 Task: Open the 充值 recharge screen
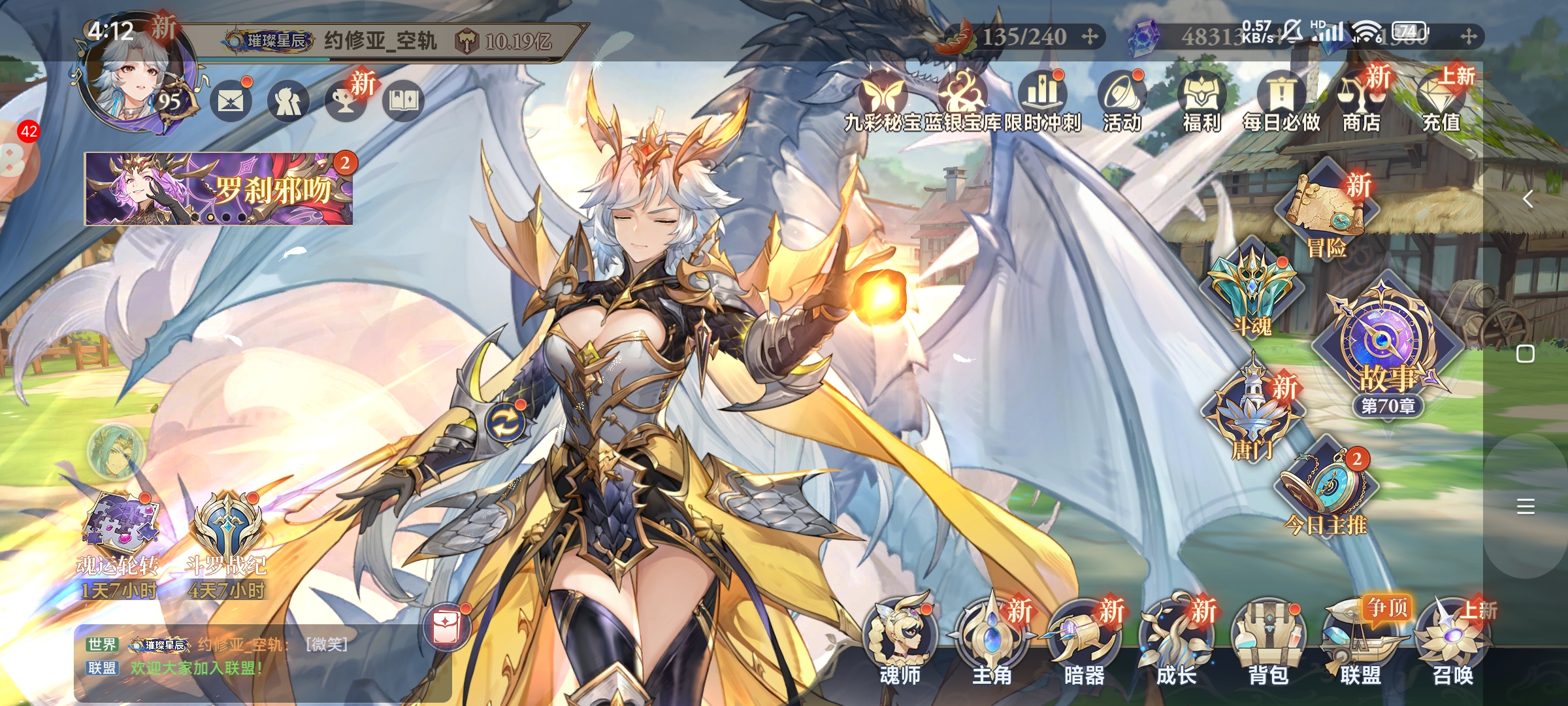(1441, 101)
